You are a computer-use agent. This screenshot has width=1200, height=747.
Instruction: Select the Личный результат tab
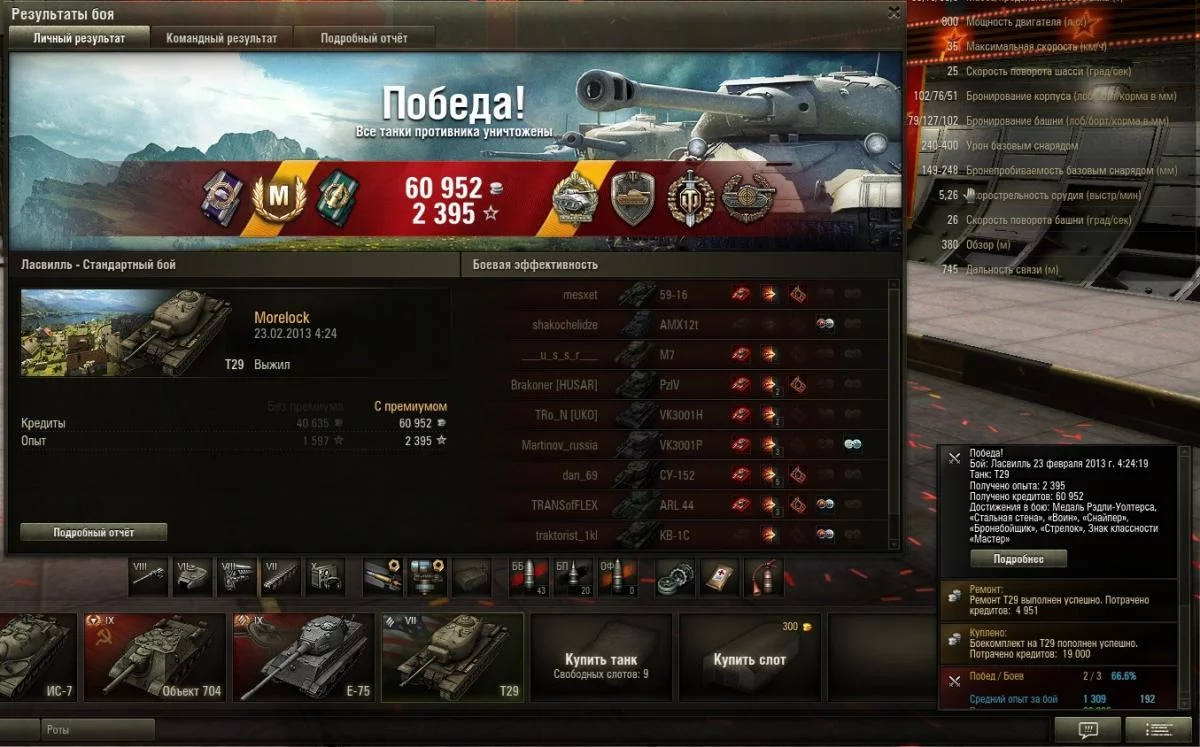[x=79, y=38]
